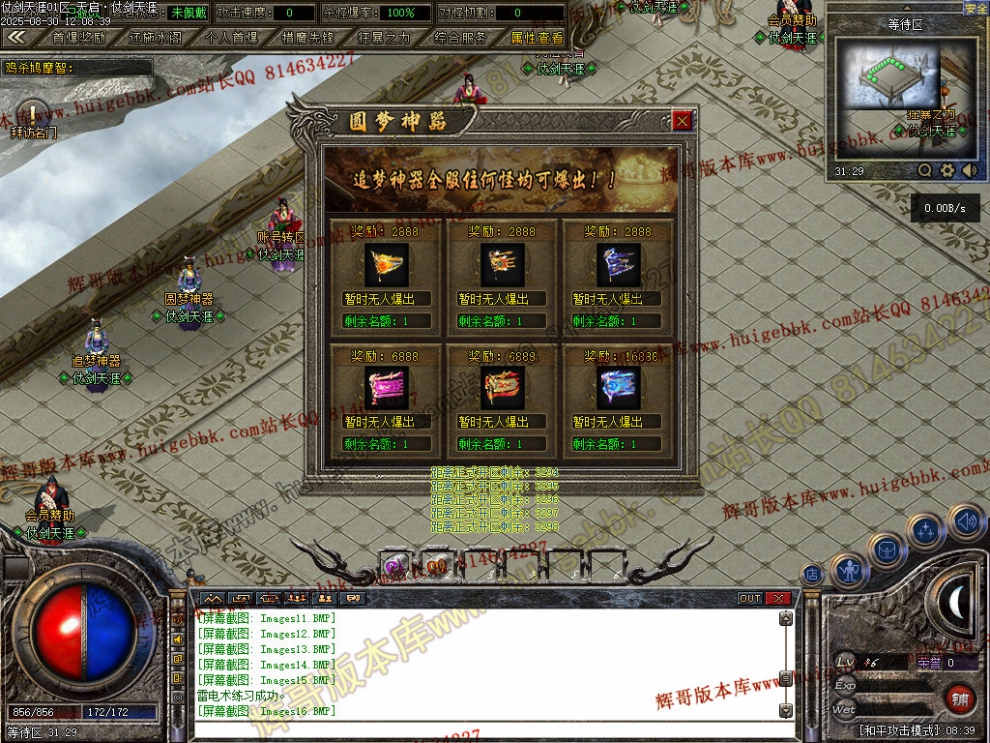Click the purple potion in the hotbar

tap(397, 566)
